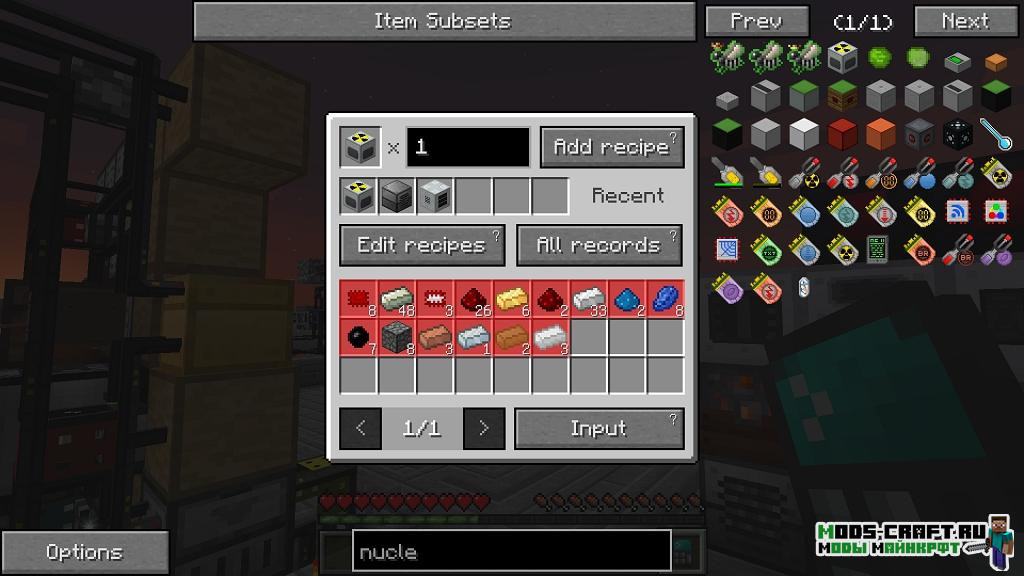Select the white block in the item list
1024x576 pixels.
tap(804, 133)
